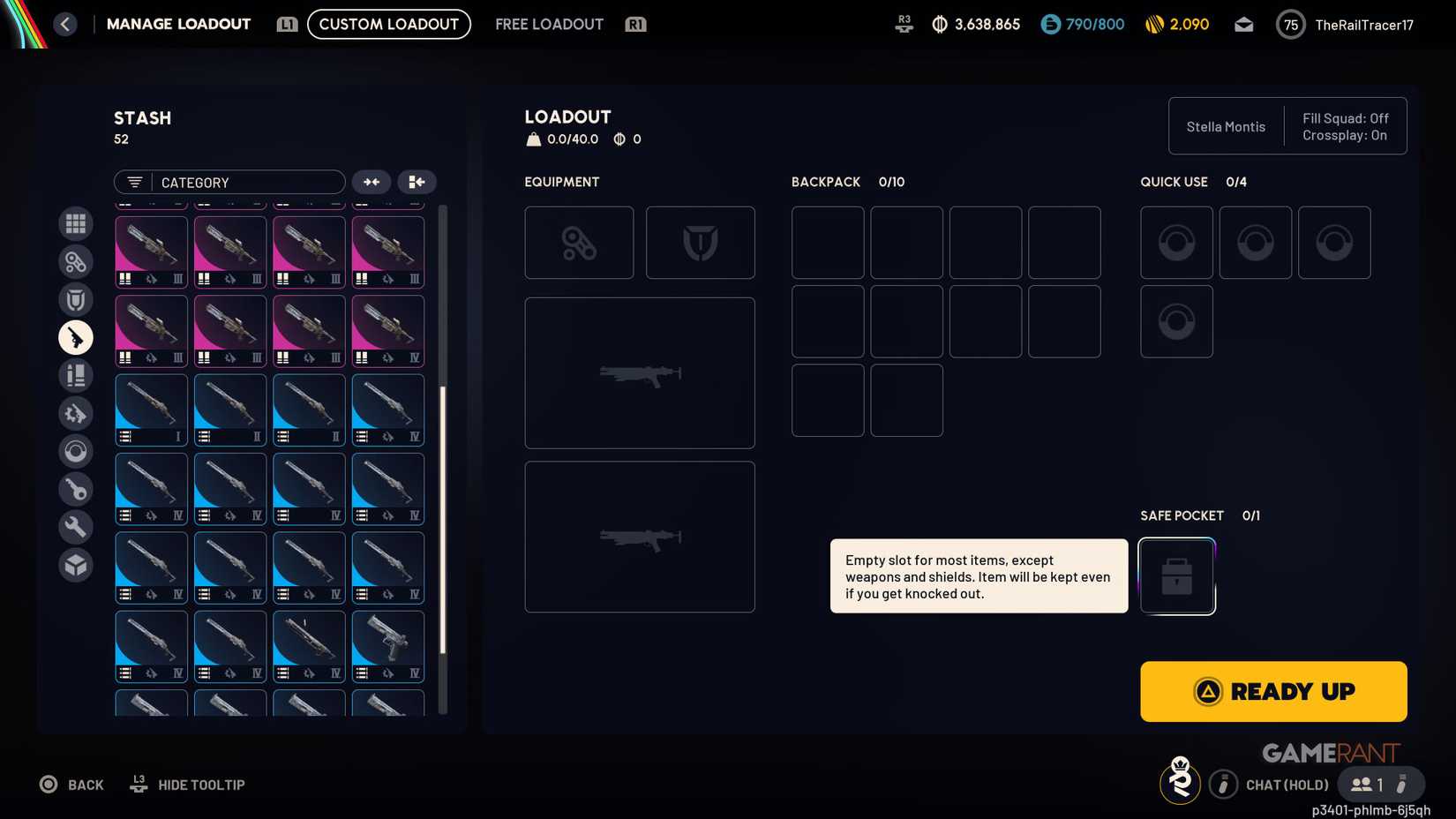Click the crate category icon at sidebar bottom
The width and height of the screenshot is (1456, 819).
pyautogui.click(x=75, y=565)
